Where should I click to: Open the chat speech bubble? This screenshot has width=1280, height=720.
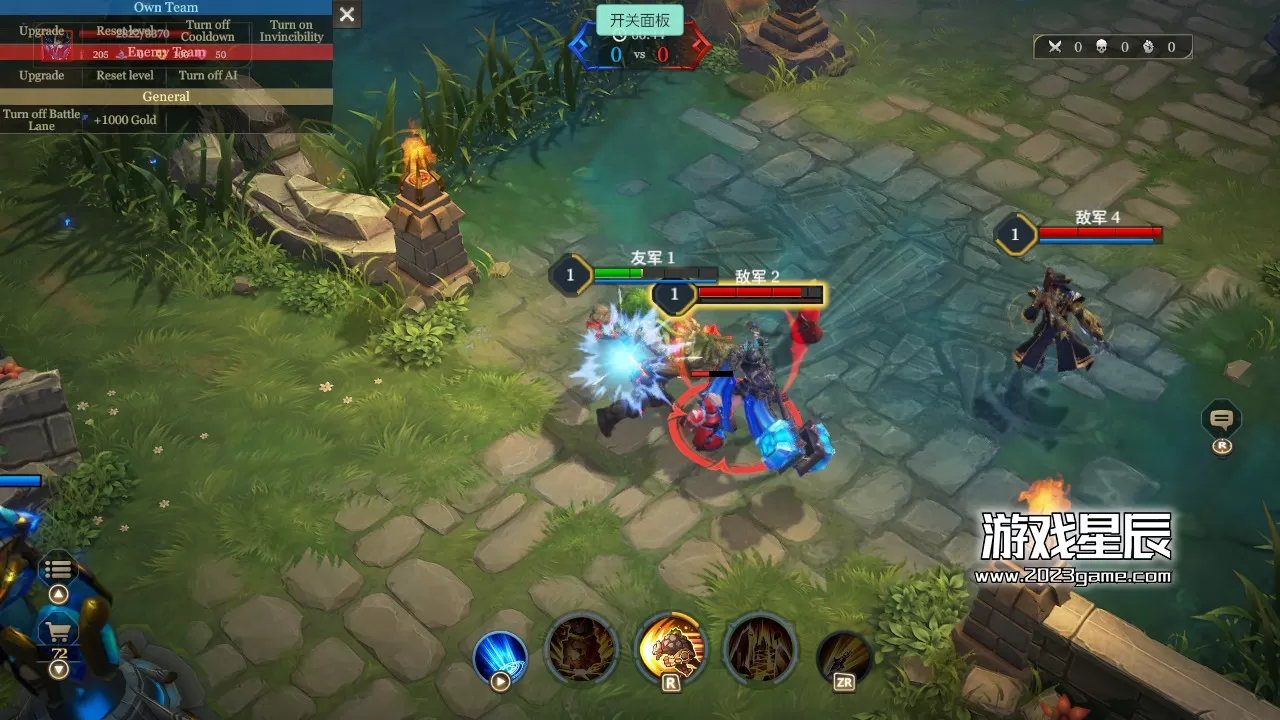pyautogui.click(x=1221, y=419)
